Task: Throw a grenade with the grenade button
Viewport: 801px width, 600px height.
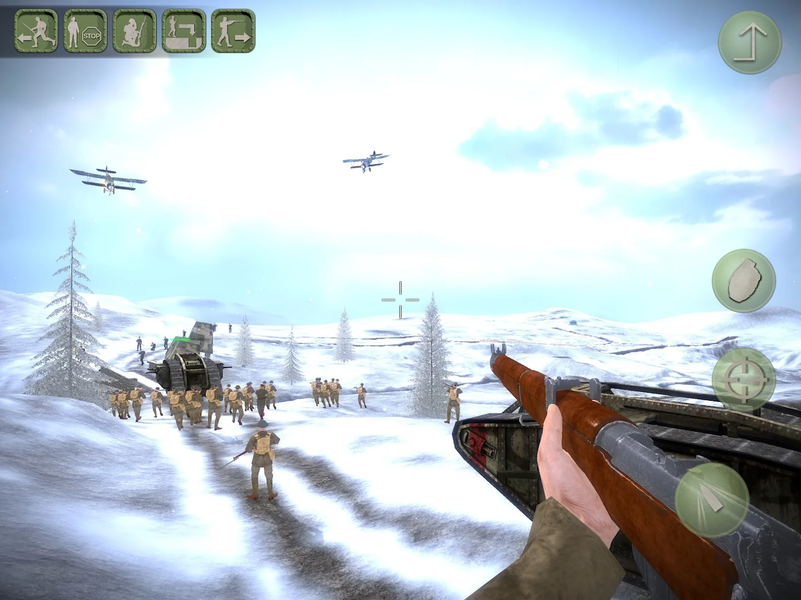Action: (x=743, y=280)
